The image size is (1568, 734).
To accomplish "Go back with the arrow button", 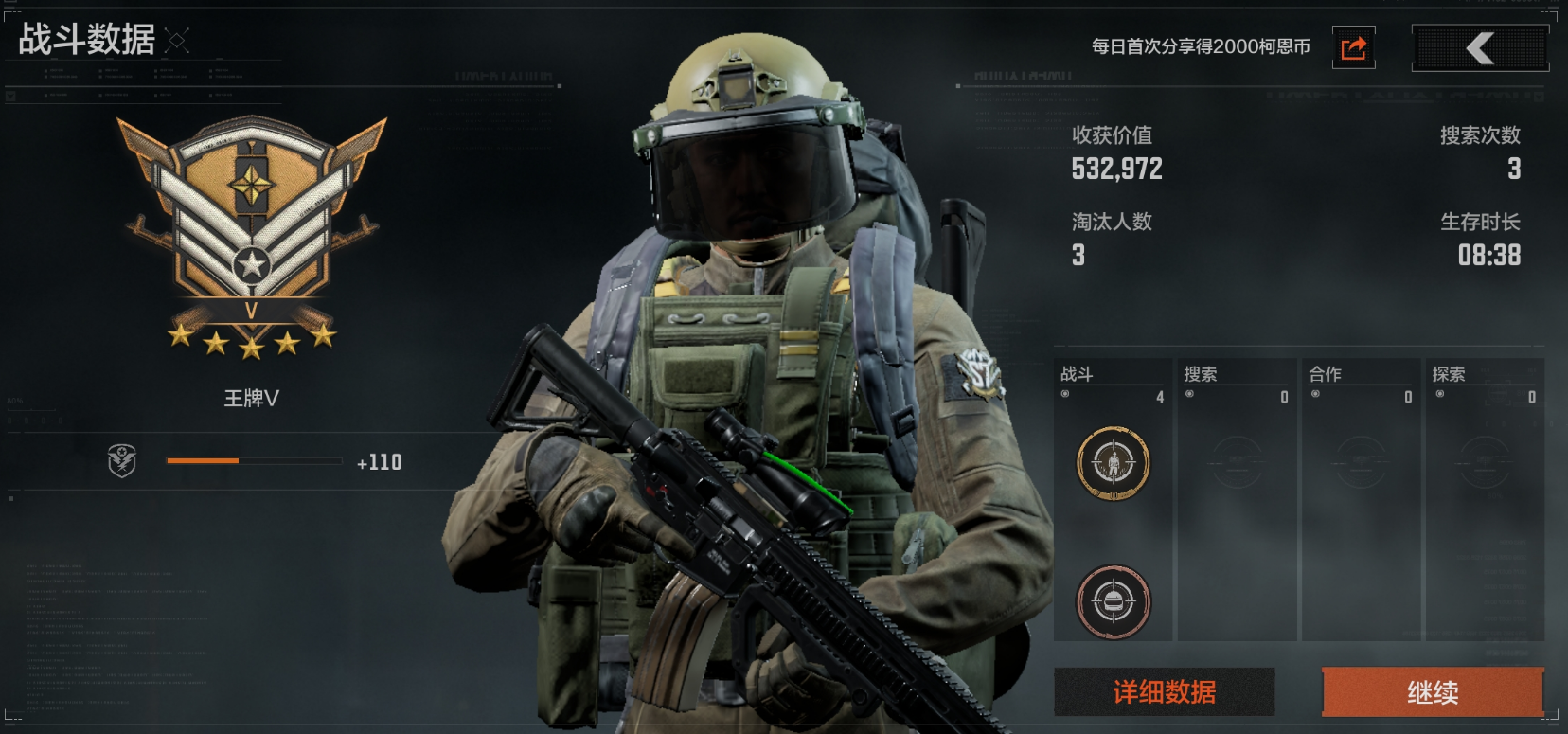I will click(x=1480, y=47).
